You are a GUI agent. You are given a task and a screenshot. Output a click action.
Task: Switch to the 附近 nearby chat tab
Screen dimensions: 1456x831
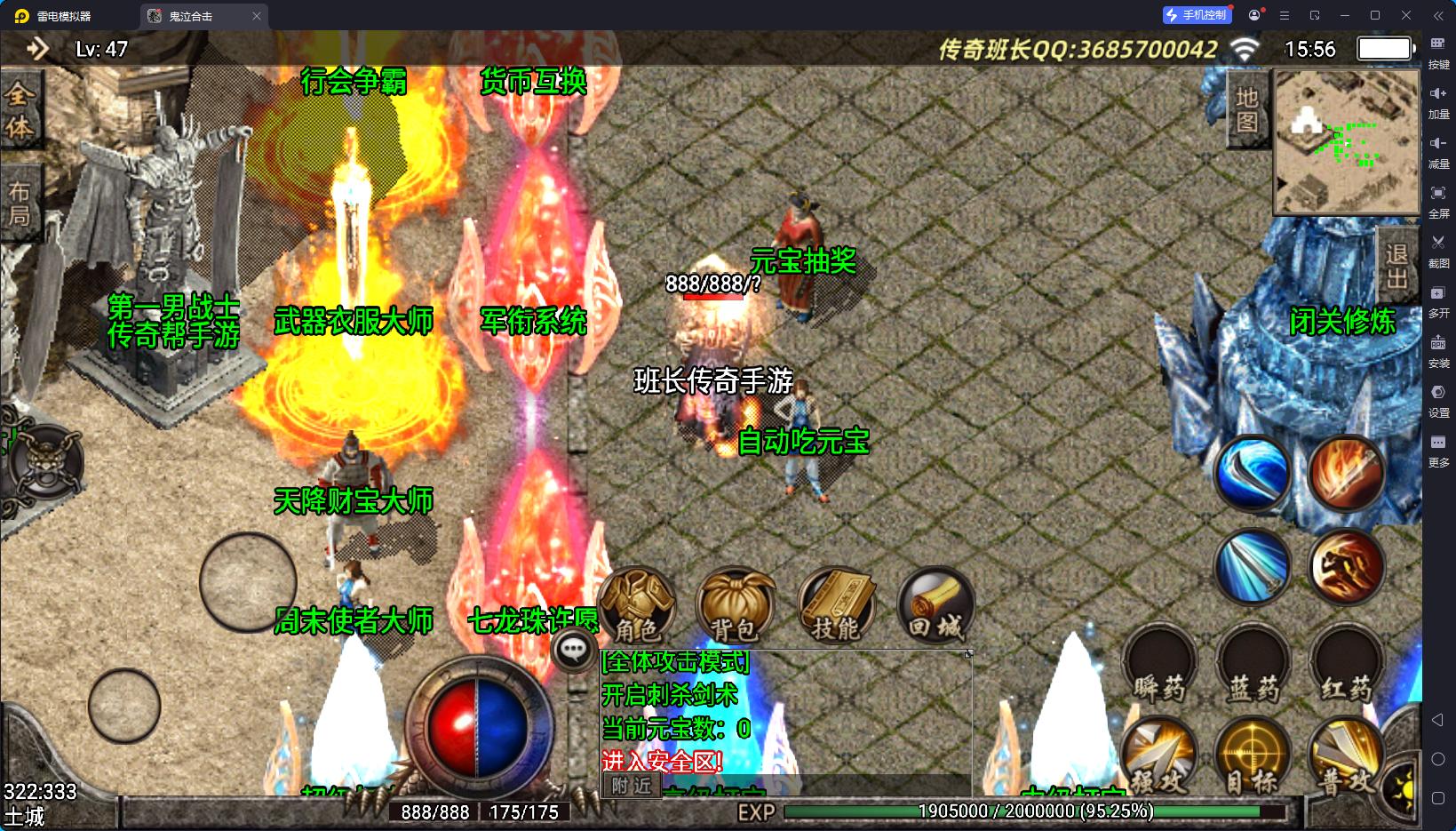[x=632, y=786]
